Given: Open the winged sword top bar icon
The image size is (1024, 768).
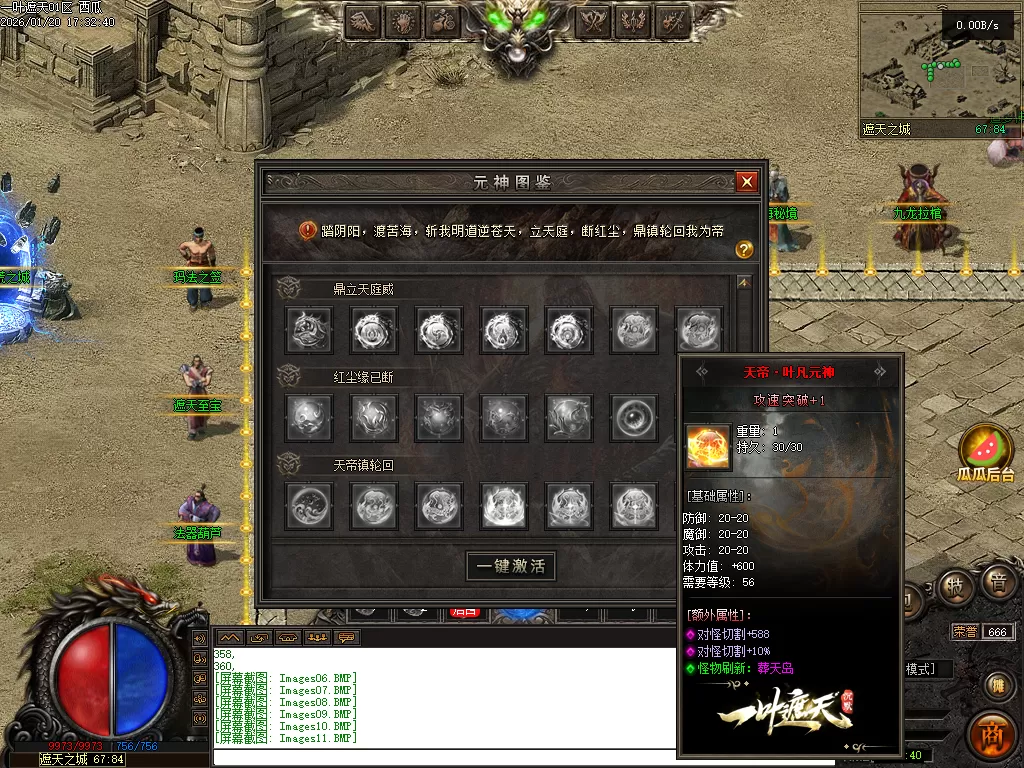Looking at the screenshot, I should (x=634, y=20).
